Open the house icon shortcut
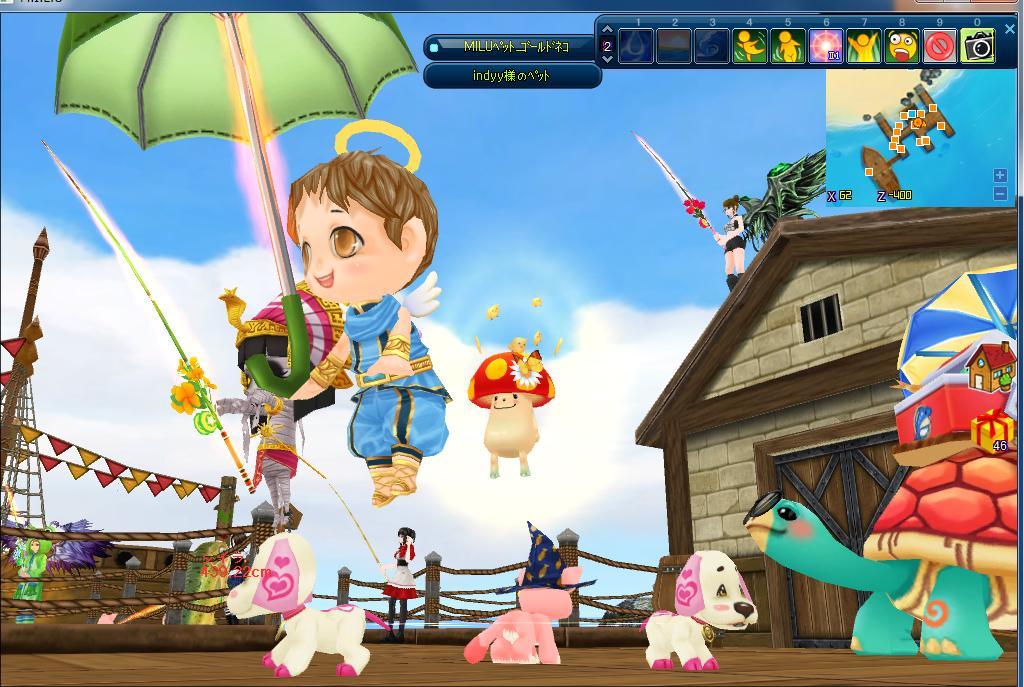Image resolution: width=1024 pixels, height=687 pixels. 989,367
